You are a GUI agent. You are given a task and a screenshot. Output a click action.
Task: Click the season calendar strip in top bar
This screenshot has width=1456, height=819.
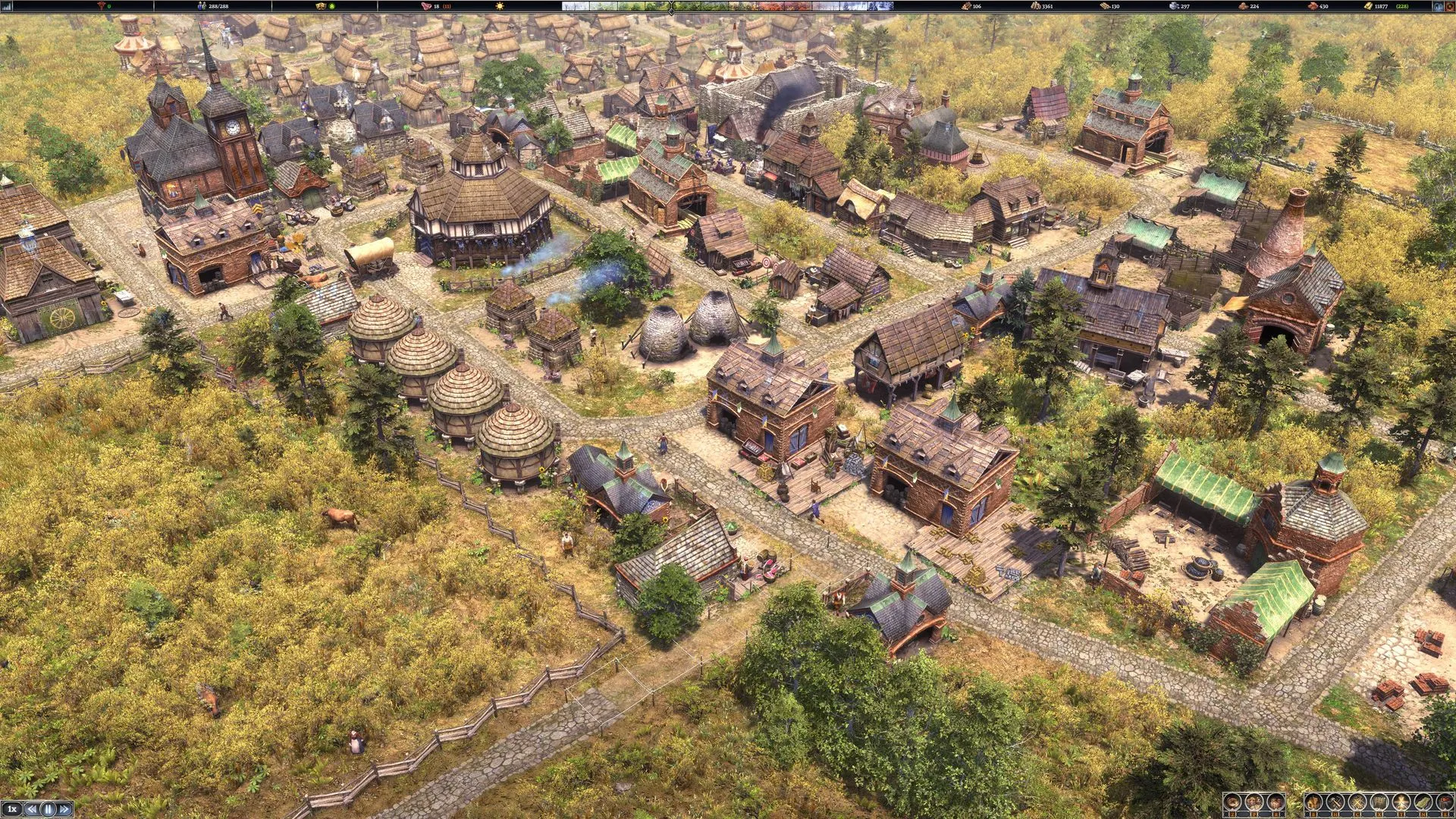tap(728, 6)
